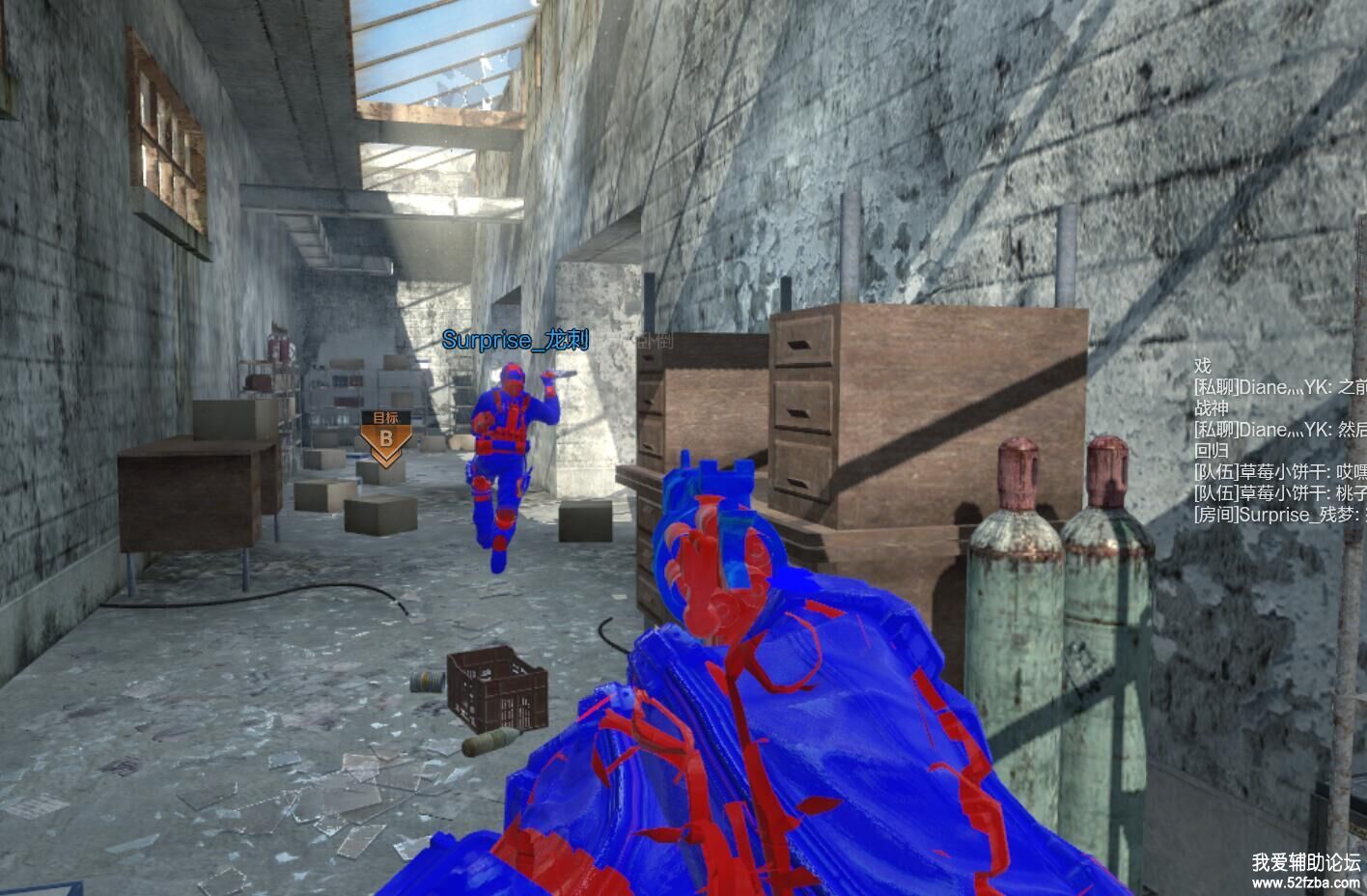
Task: Select the private chat line ending 之前
Action: pos(1280,387)
